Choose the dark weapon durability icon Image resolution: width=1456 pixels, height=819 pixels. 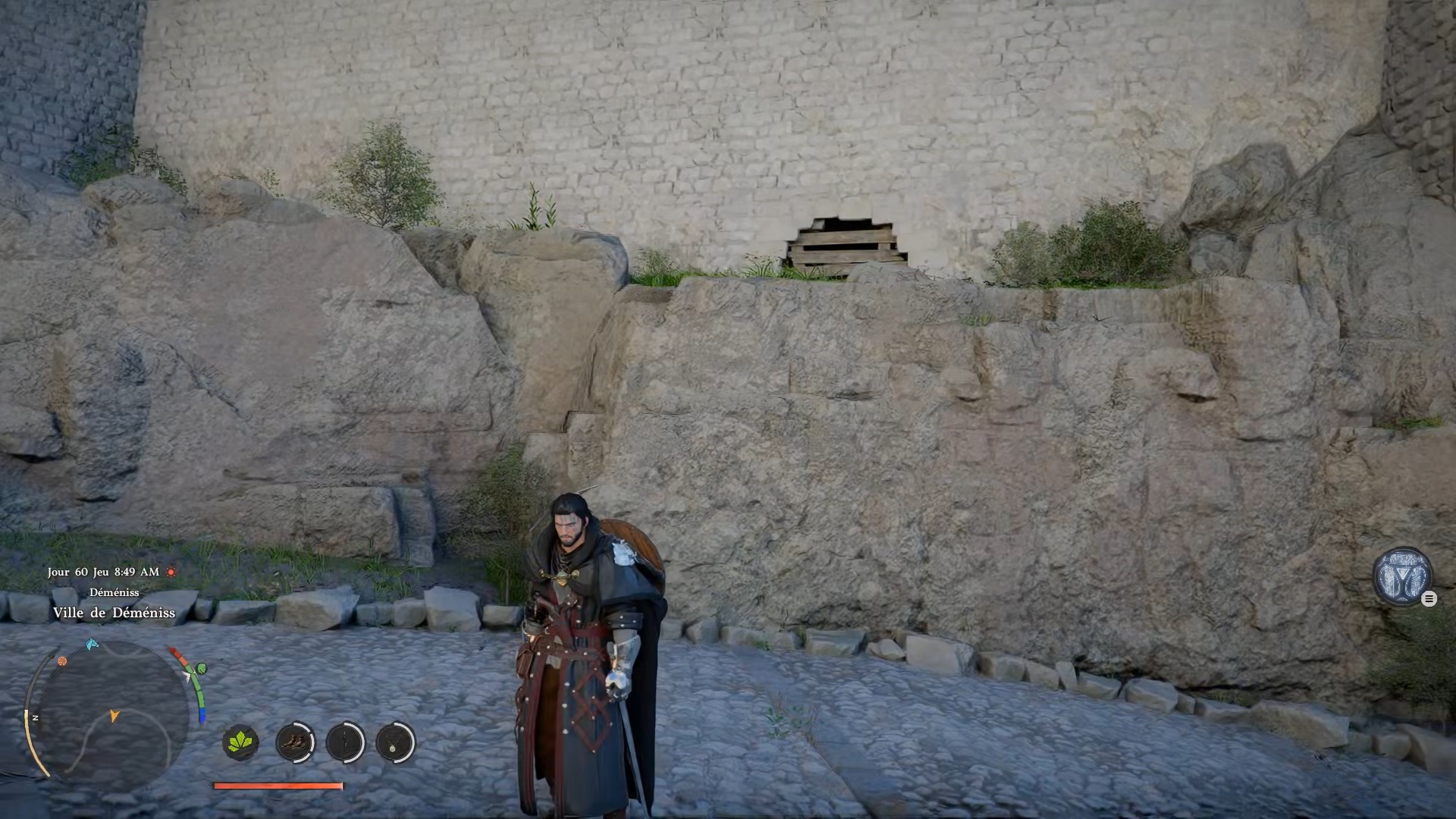tap(345, 742)
